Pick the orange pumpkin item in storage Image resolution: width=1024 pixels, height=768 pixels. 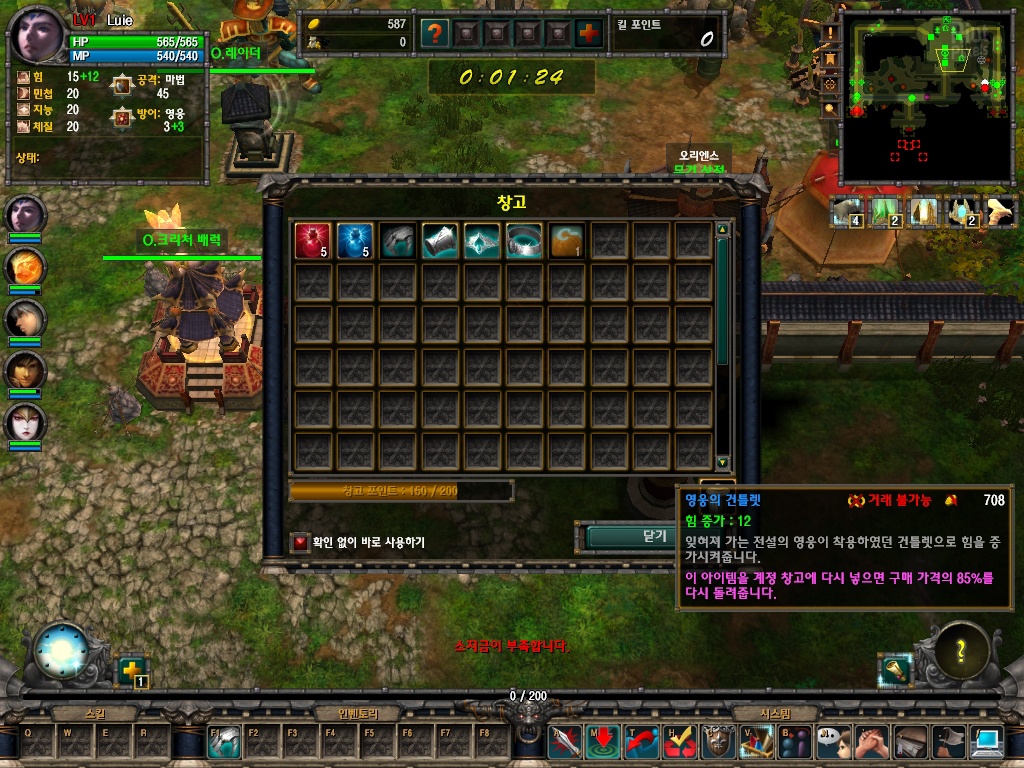566,241
